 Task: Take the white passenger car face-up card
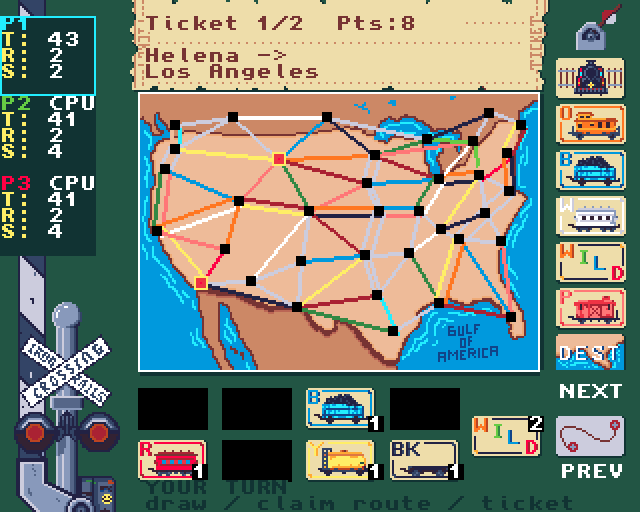coord(590,215)
